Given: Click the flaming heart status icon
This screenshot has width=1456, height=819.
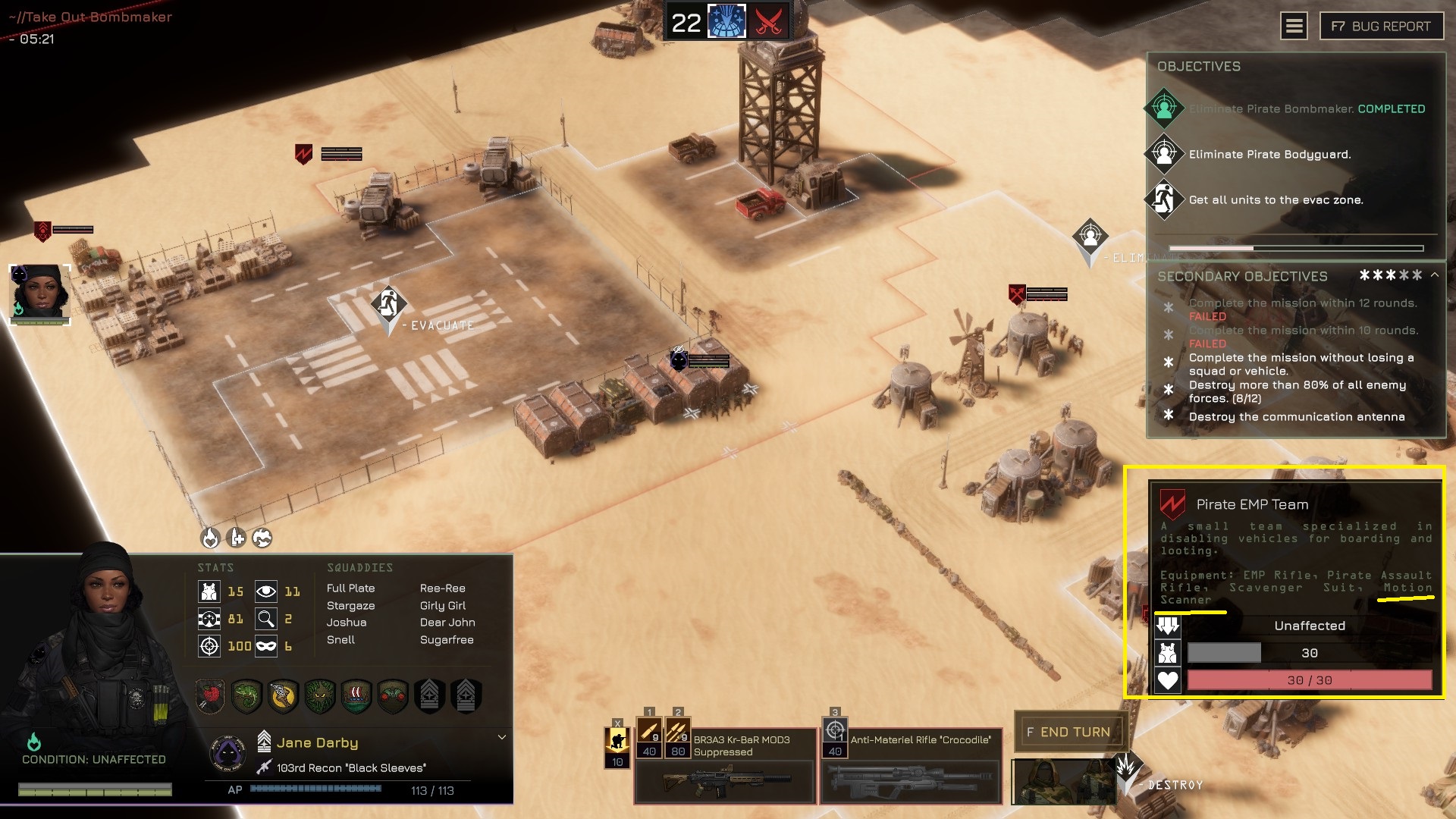Looking at the screenshot, I should pos(210,538).
